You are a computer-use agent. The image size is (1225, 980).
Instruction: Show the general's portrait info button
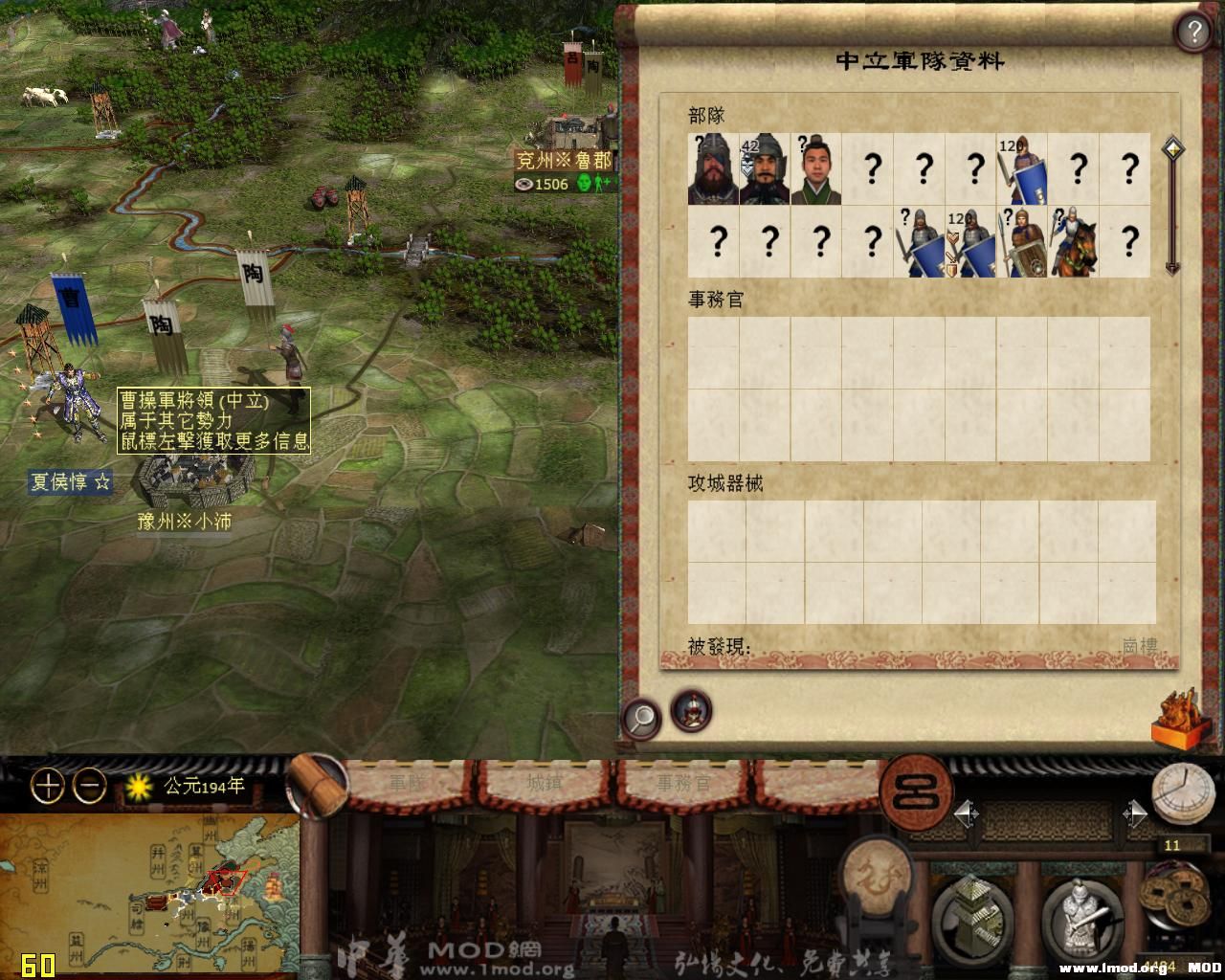(x=691, y=711)
